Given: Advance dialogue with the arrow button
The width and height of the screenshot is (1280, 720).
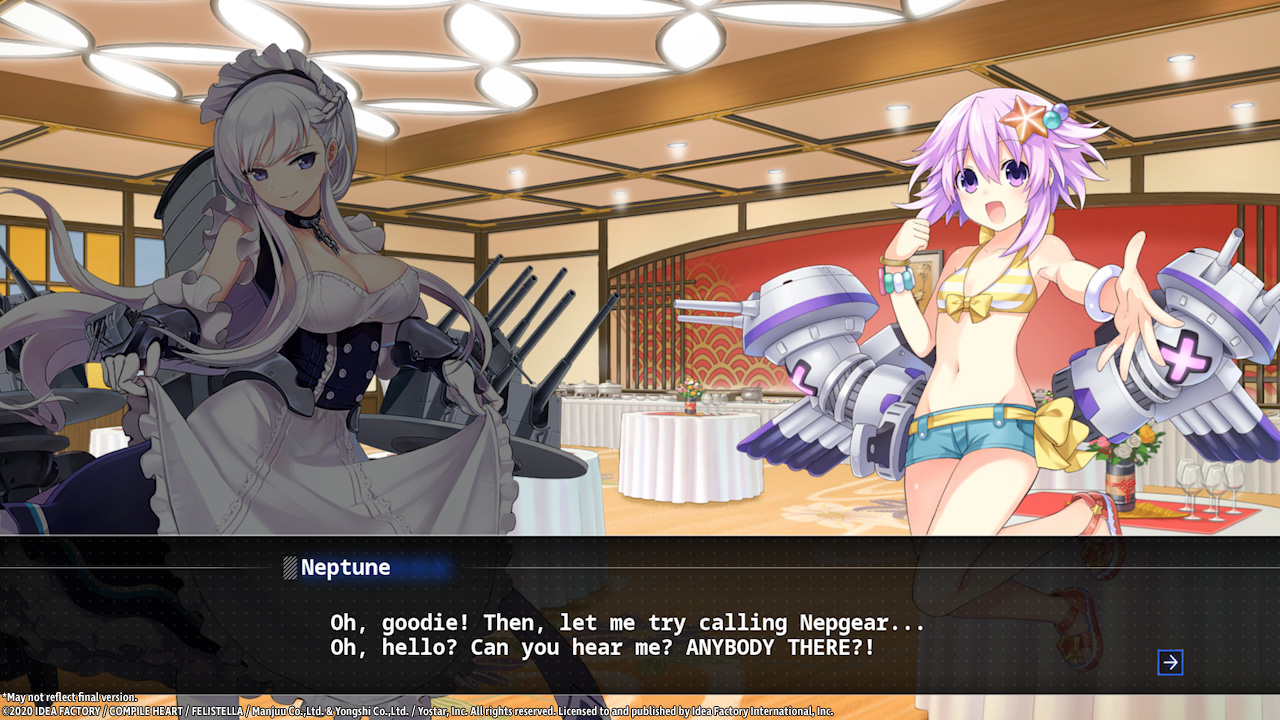Looking at the screenshot, I should pos(1170,662).
